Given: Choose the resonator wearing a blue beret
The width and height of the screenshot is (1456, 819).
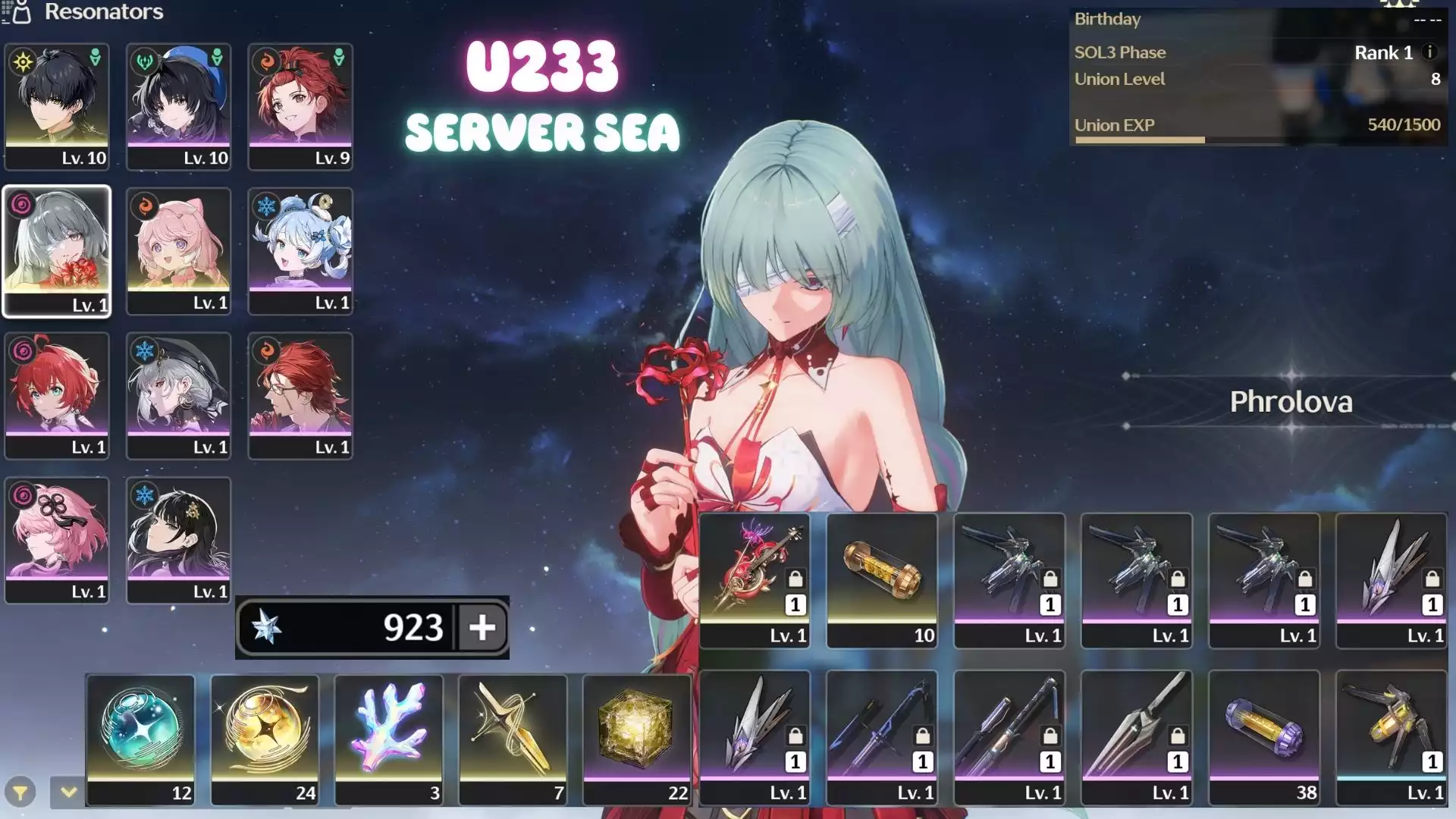Looking at the screenshot, I should [179, 105].
